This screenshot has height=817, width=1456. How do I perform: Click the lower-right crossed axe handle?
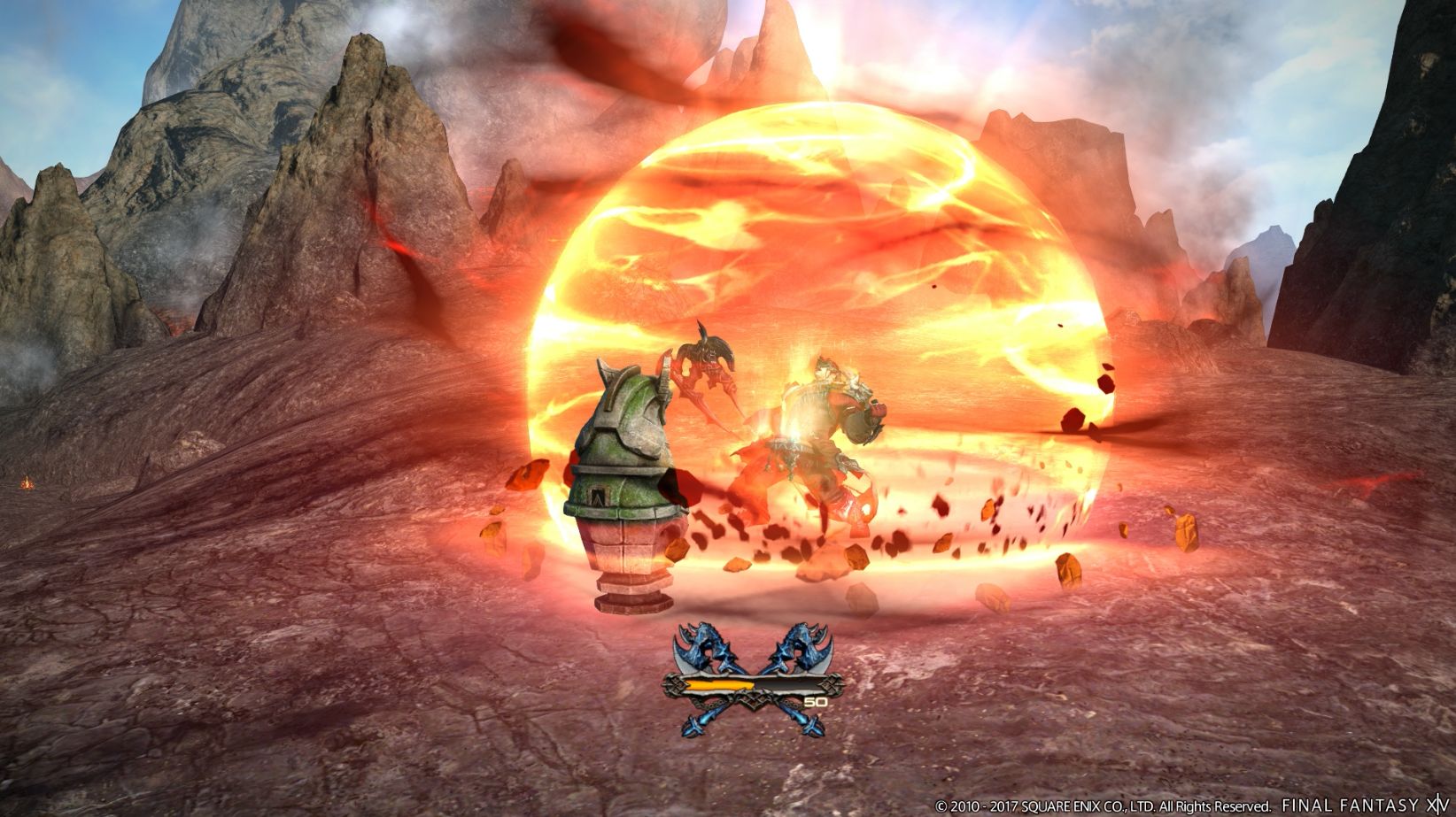pyautogui.click(x=810, y=724)
